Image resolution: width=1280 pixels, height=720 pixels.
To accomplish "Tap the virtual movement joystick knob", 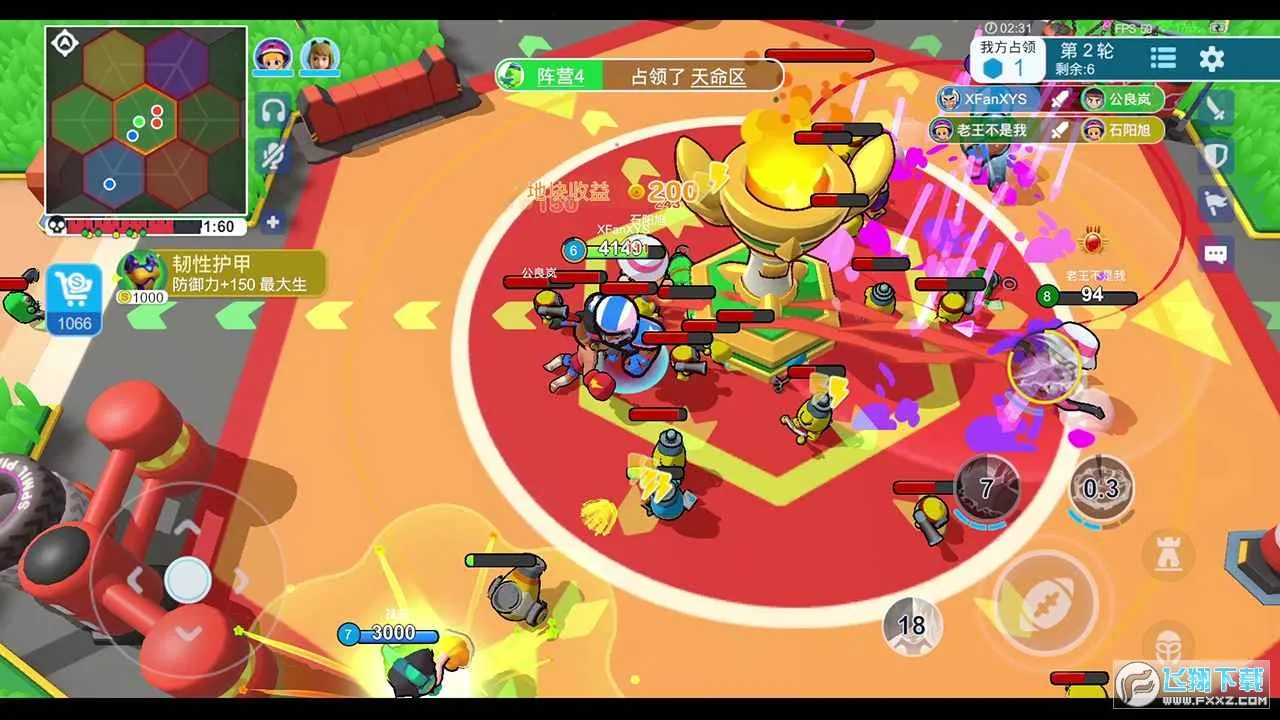I will coord(187,580).
